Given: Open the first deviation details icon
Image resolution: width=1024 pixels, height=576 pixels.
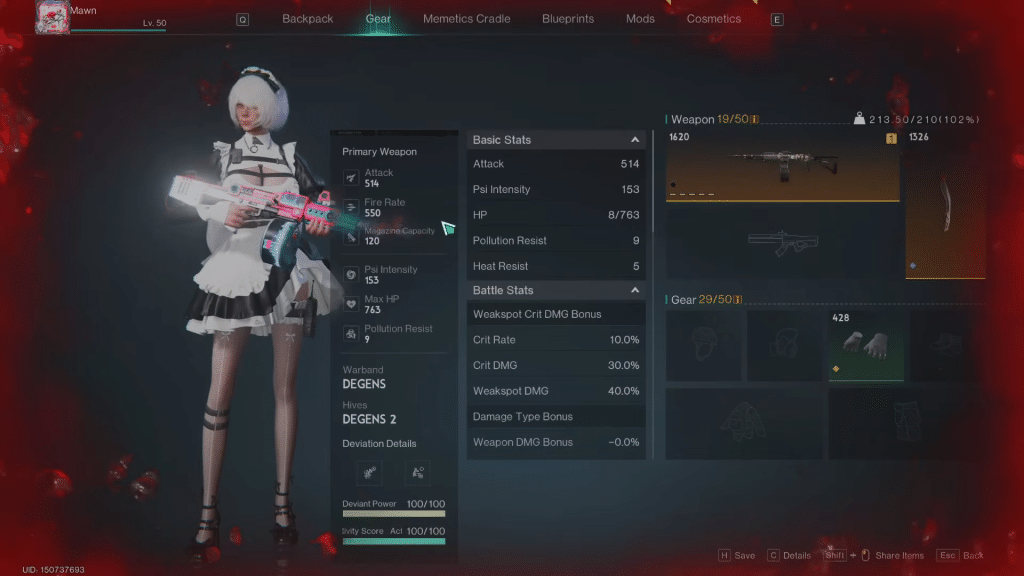Looking at the screenshot, I should [370, 472].
